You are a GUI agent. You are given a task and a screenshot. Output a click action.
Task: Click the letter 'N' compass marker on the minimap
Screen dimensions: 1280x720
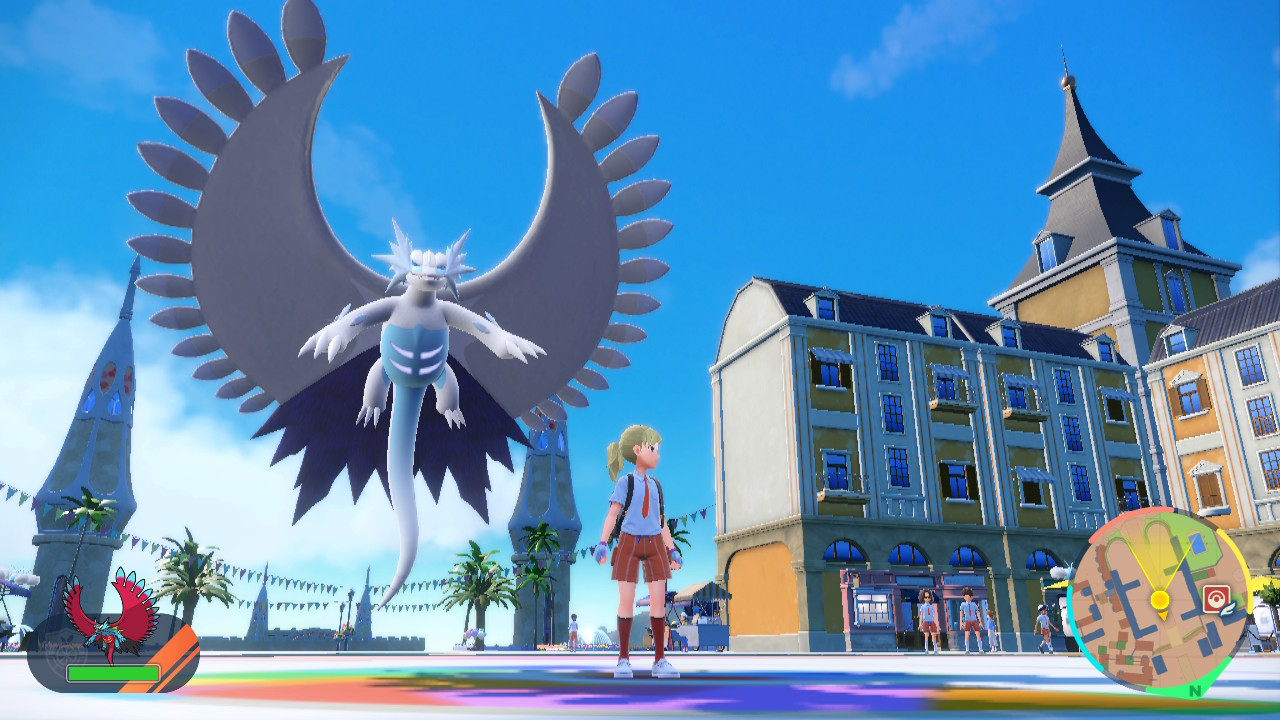click(1197, 688)
